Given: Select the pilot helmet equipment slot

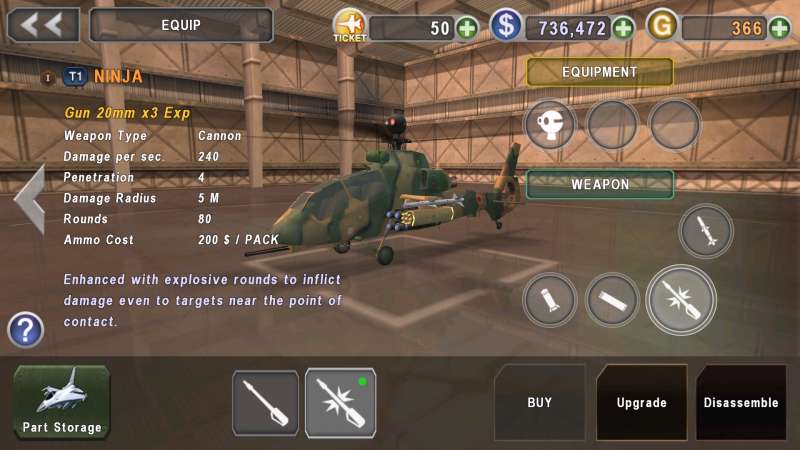Looking at the screenshot, I should (x=550, y=125).
